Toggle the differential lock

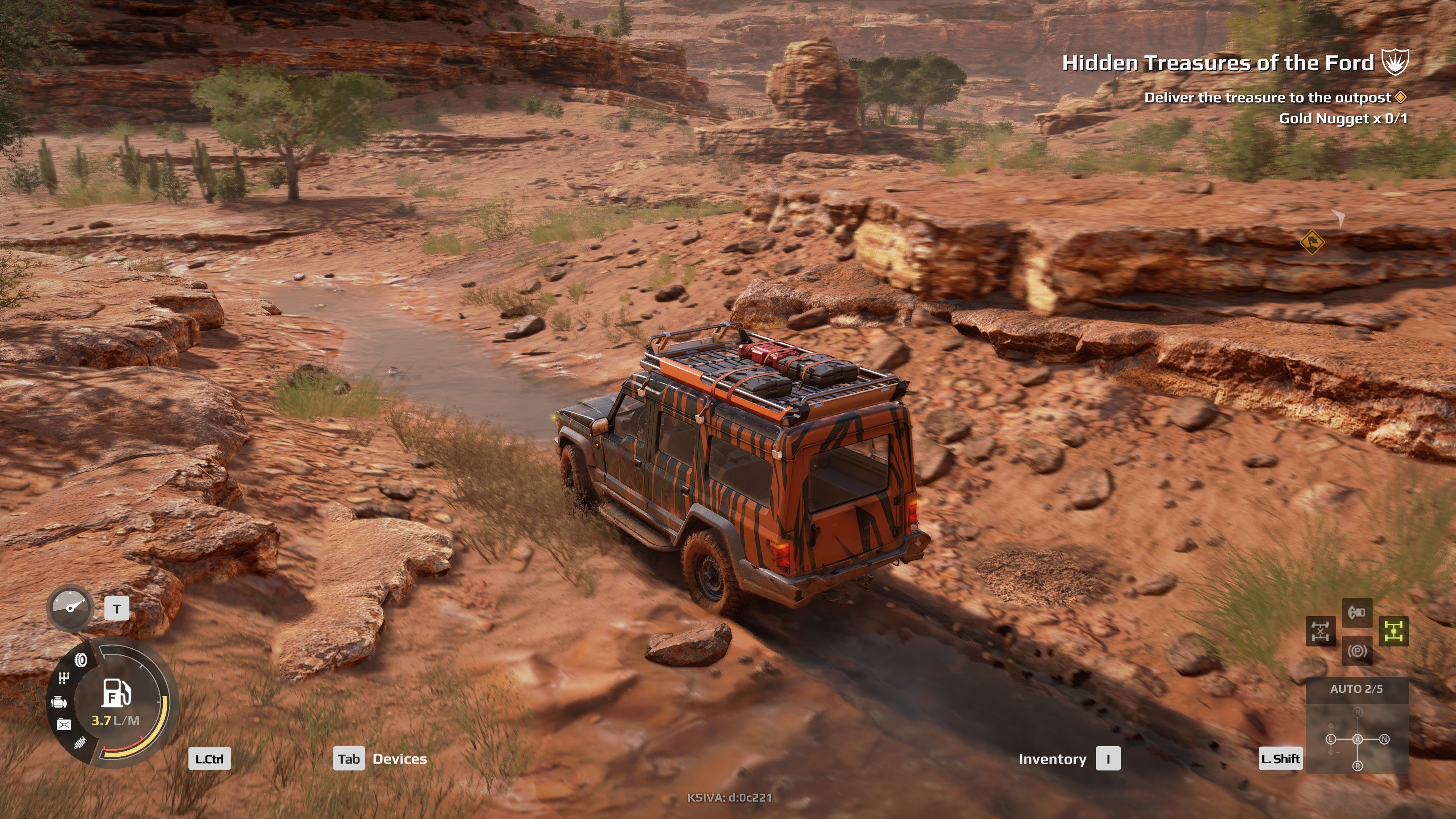point(1321,631)
